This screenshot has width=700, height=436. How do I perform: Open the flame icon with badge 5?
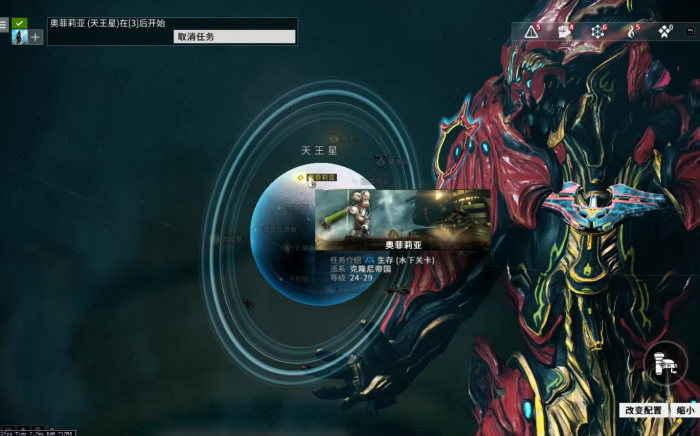click(631, 32)
